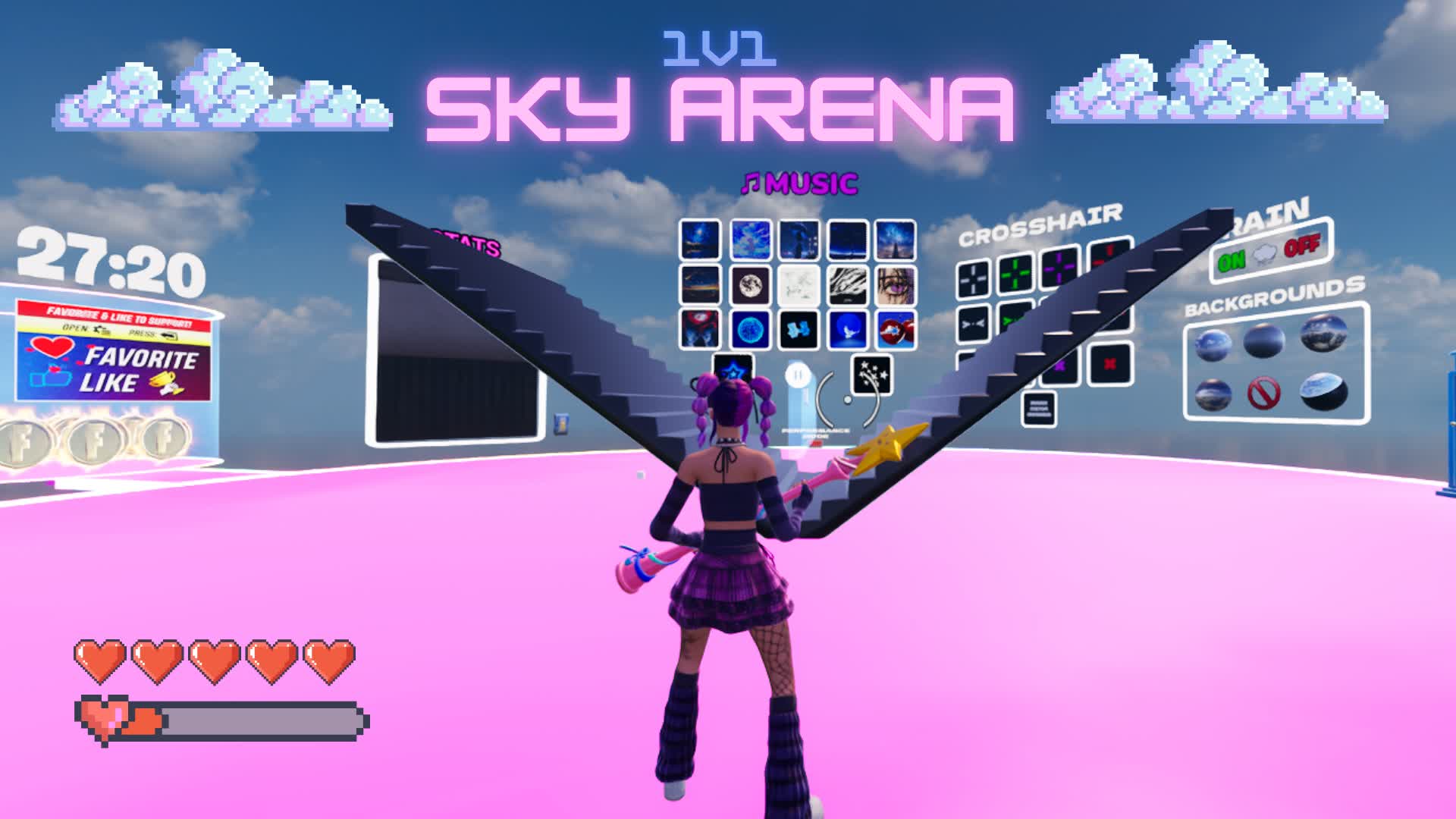1456x819 pixels.
Task: Click the blue star emote icon beside the player
Action: click(733, 371)
